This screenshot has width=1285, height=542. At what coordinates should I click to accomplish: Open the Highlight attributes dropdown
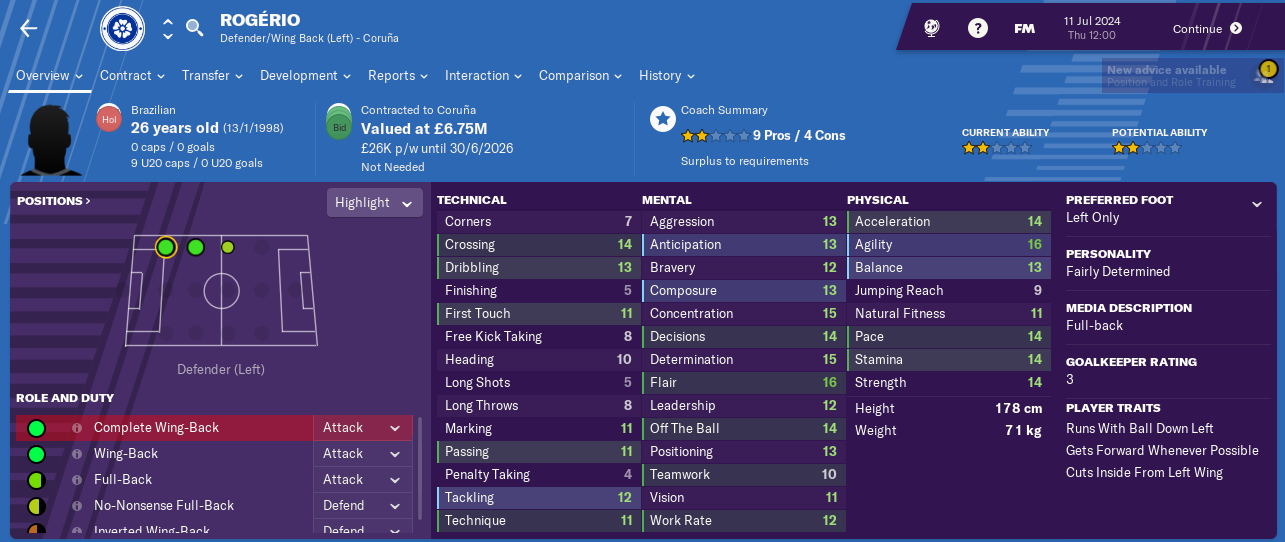pos(373,203)
